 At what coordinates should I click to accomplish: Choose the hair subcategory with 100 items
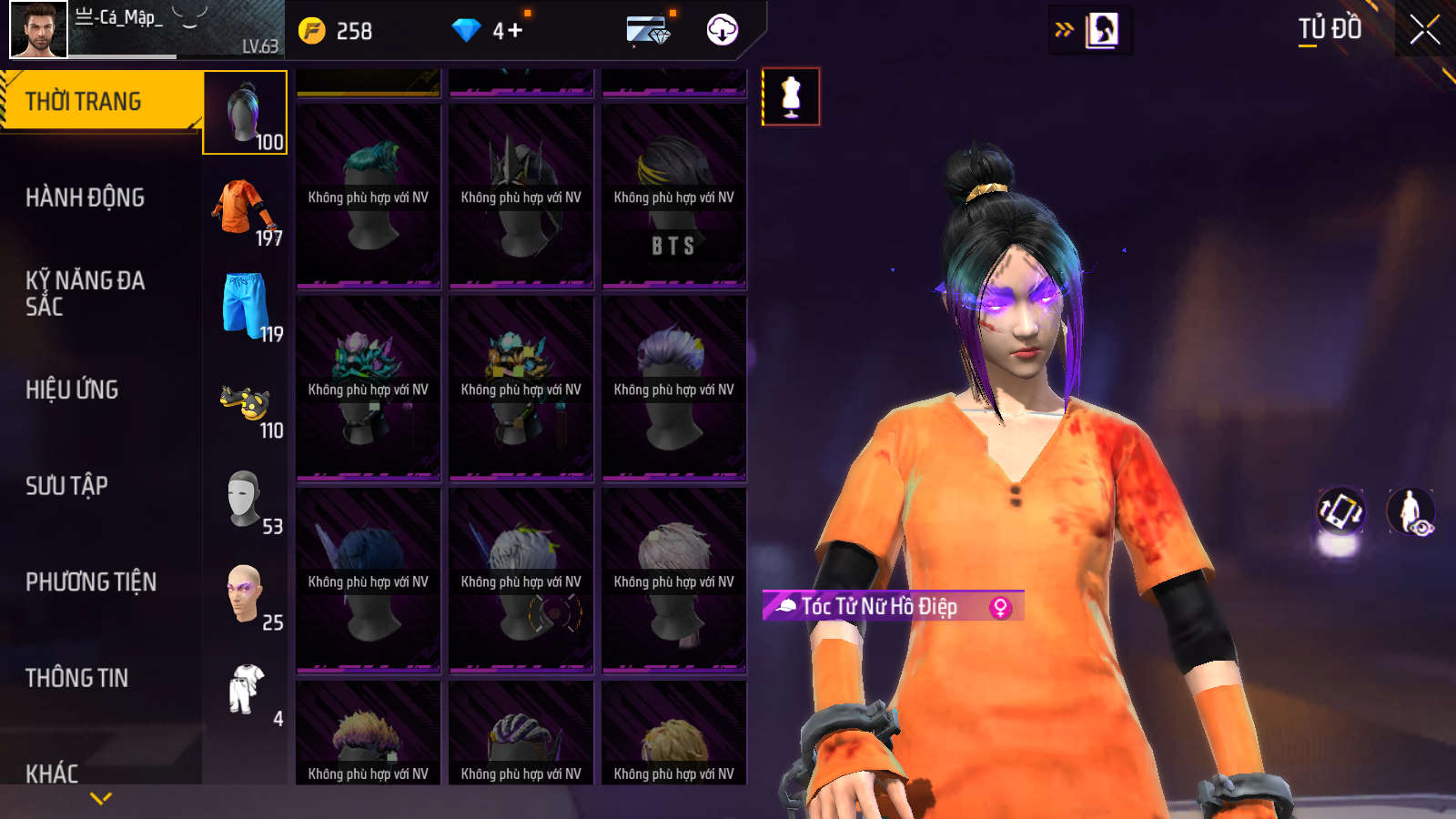tap(245, 113)
